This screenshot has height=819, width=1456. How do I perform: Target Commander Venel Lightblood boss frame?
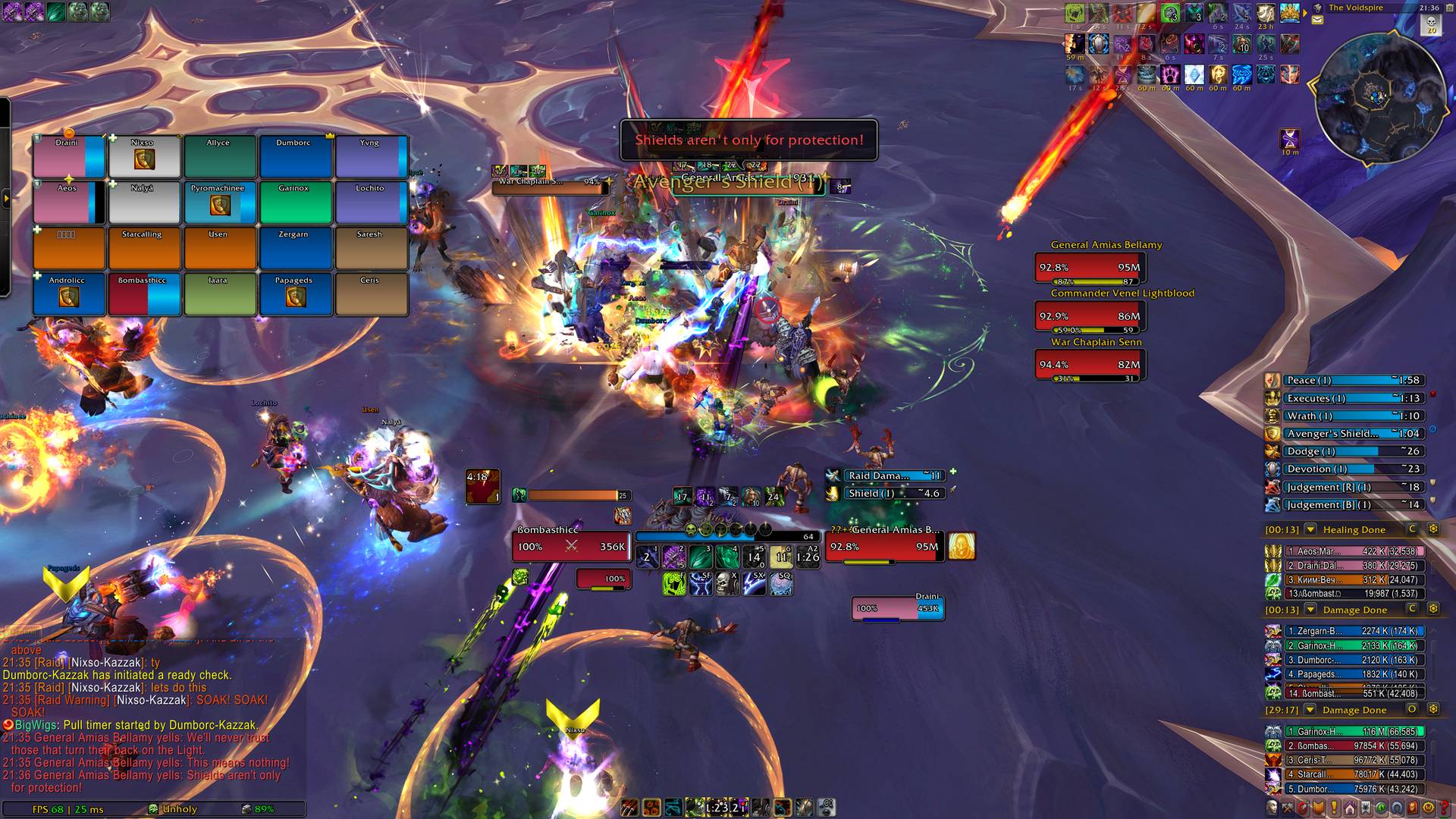1090,316
